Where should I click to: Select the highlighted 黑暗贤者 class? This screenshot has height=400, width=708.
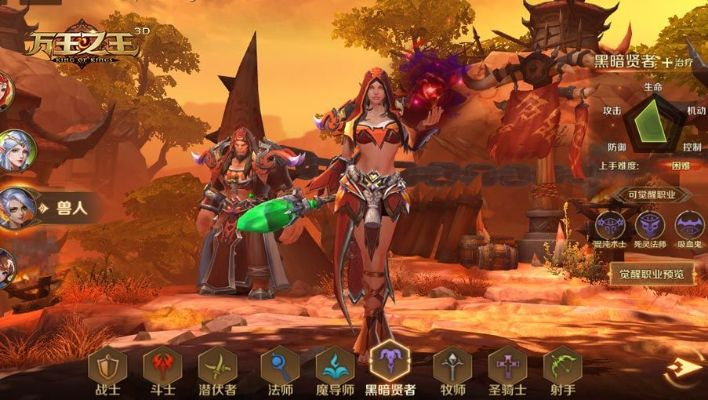click(391, 366)
